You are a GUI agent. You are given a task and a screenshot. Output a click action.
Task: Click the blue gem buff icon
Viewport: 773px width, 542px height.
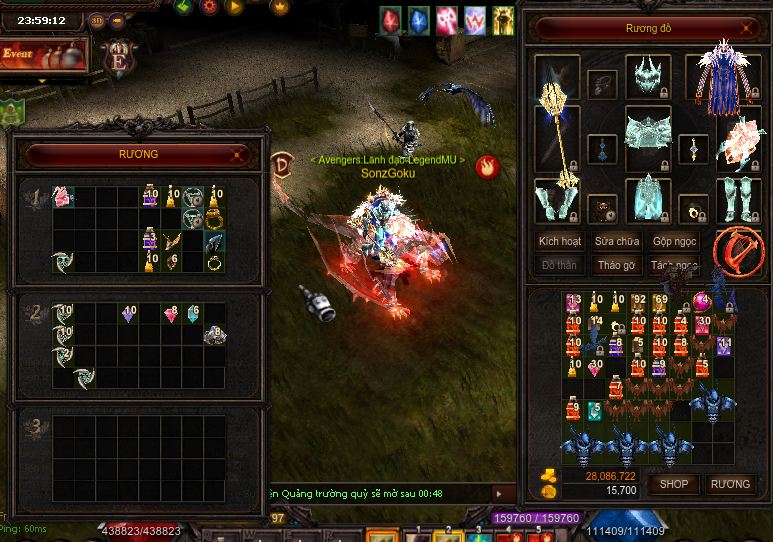418,18
